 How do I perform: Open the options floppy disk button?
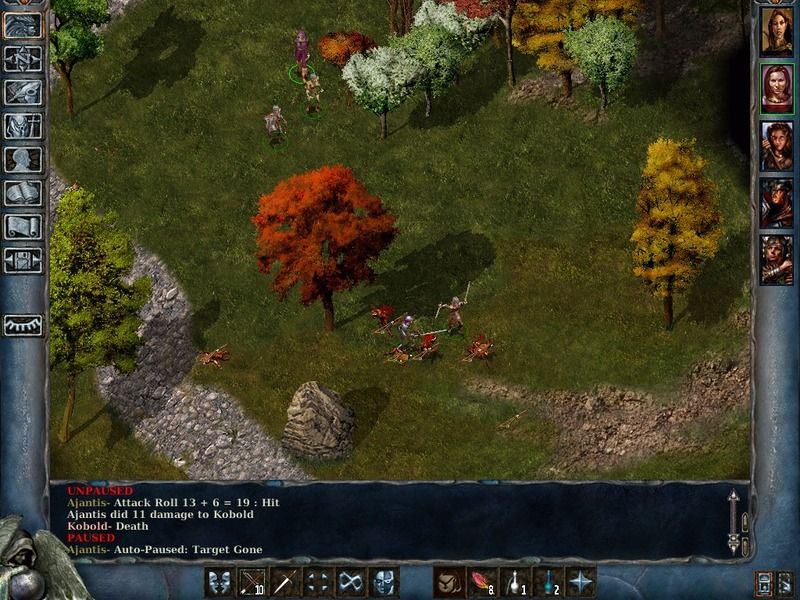pyautogui.click(x=22, y=261)
